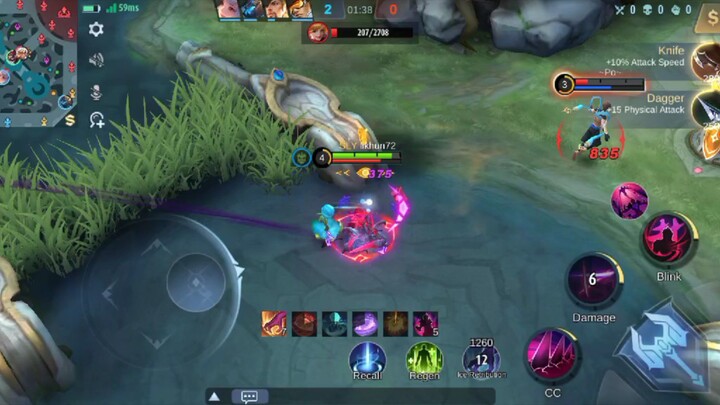Use the Damage skill on cooldown
720x405 pixels.
pyautogui.click(x=593, y=281)
